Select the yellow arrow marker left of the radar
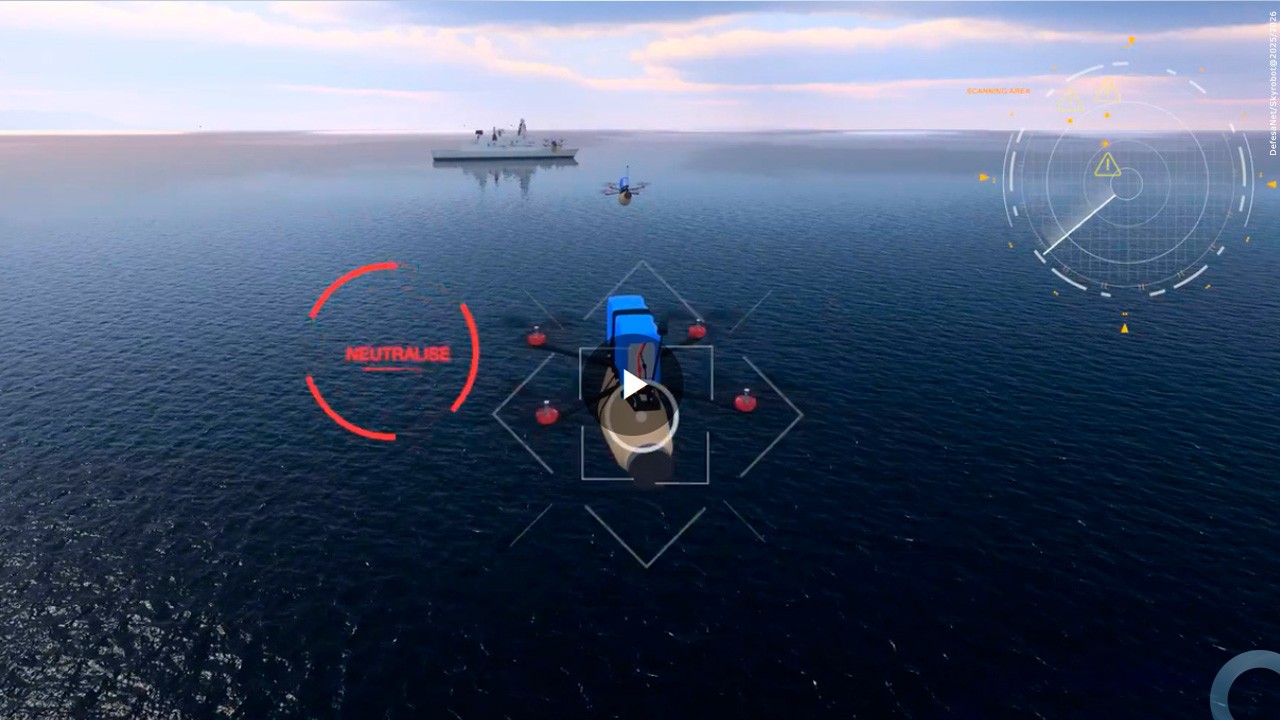 click(984, 177)
